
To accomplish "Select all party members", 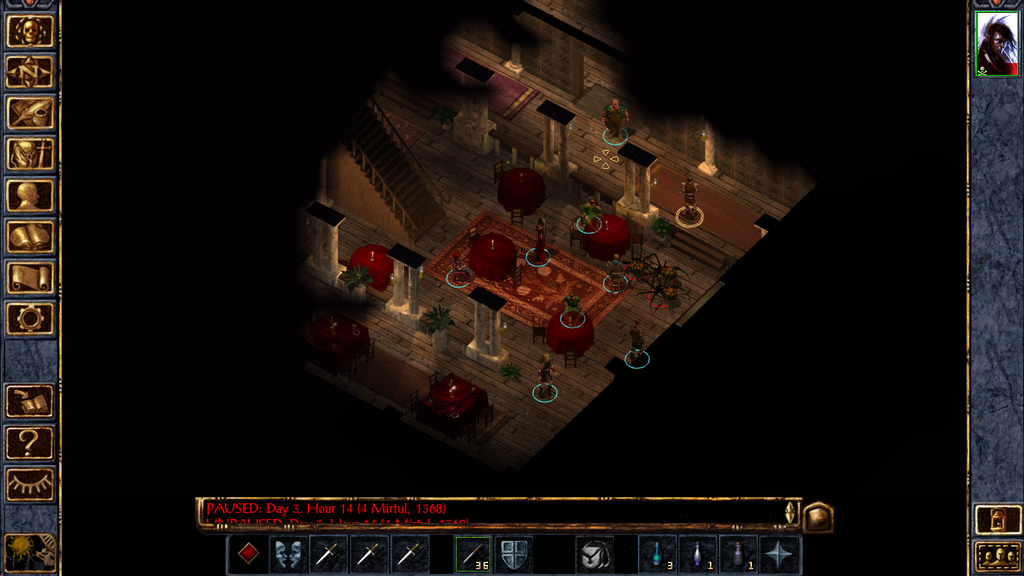I will [x=996, y=555].
